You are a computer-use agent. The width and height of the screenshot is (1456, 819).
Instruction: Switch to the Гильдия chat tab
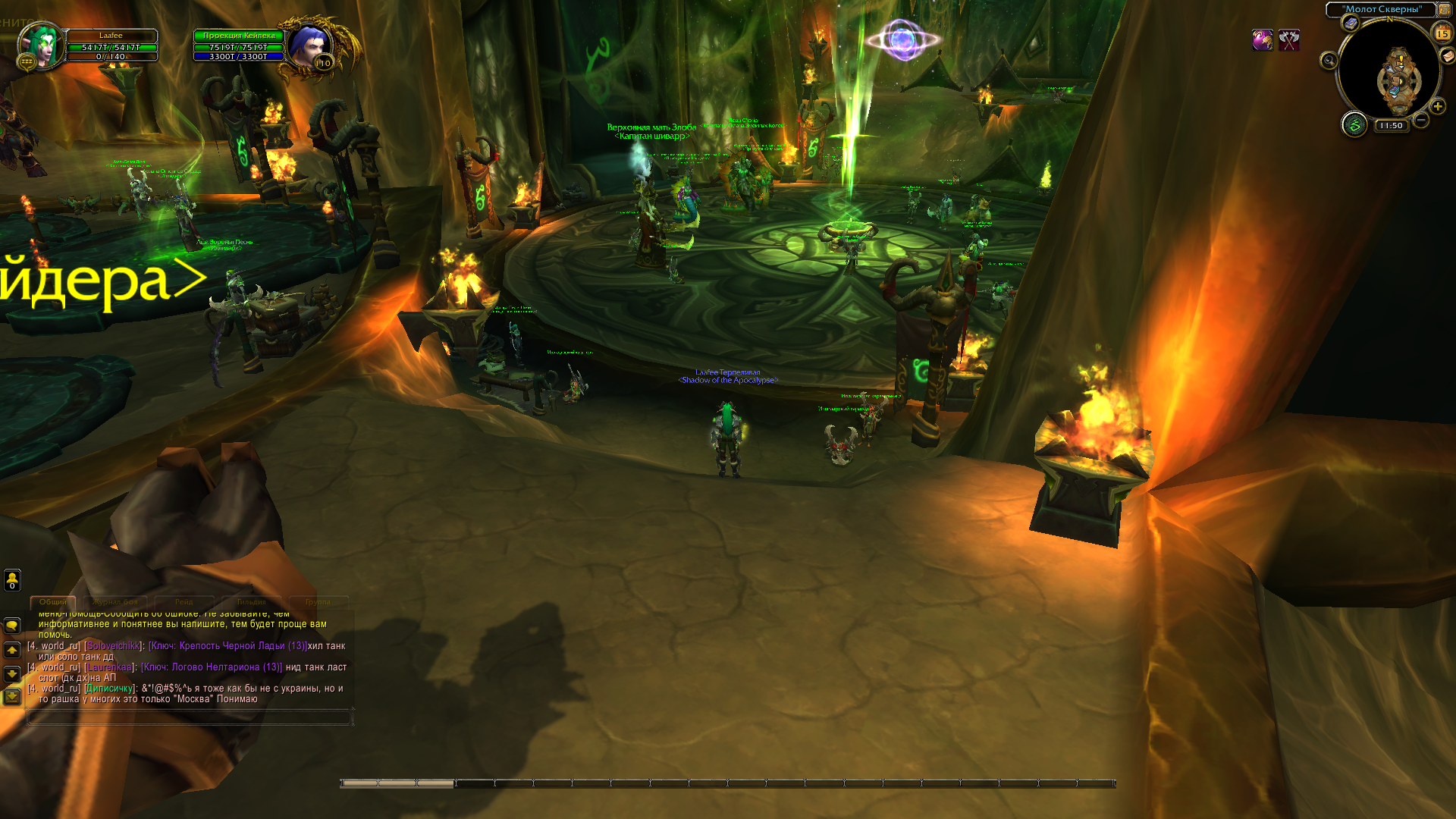pos(251,602)
